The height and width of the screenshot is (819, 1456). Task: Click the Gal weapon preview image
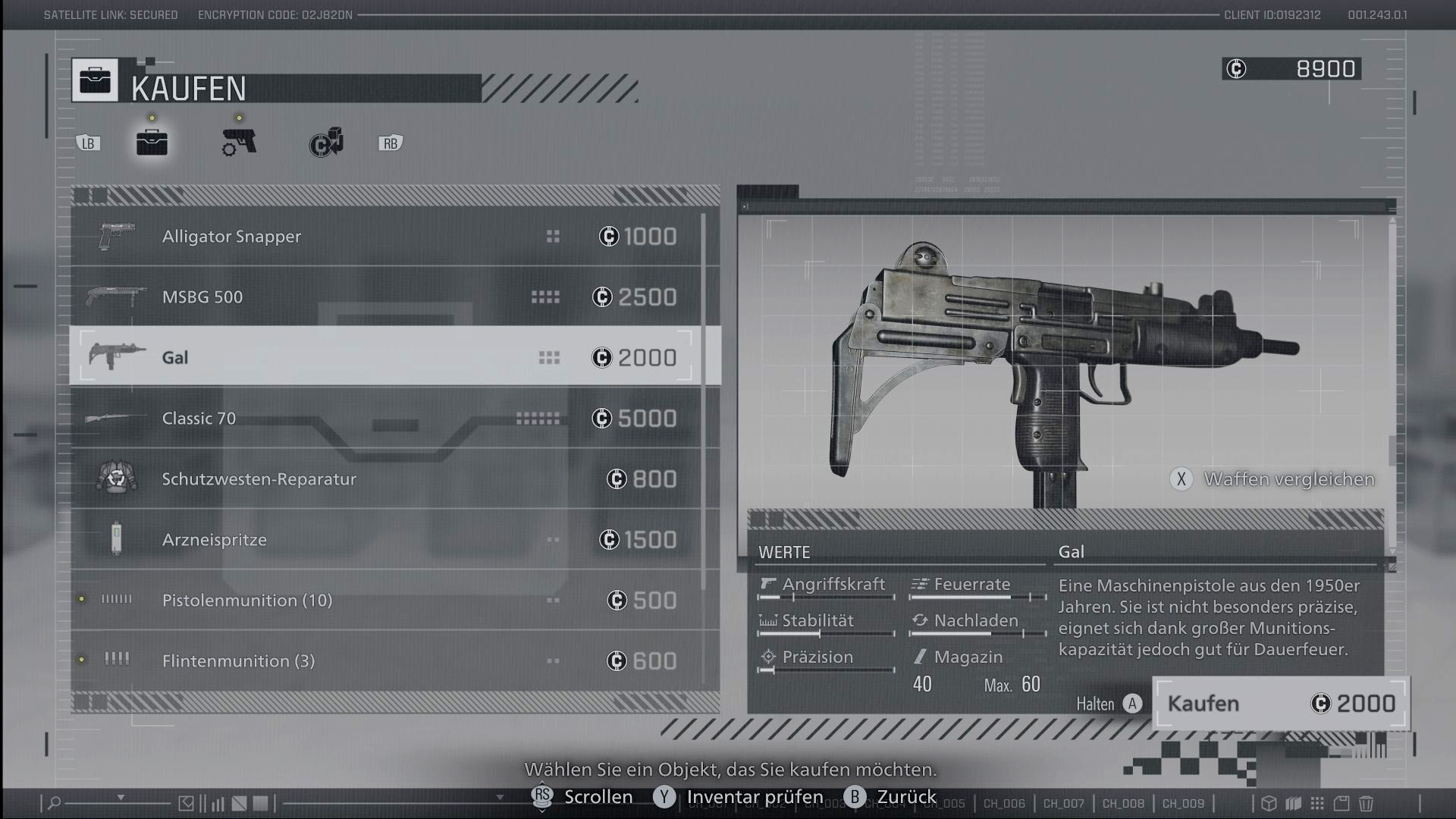click(x=1065, y=364)
